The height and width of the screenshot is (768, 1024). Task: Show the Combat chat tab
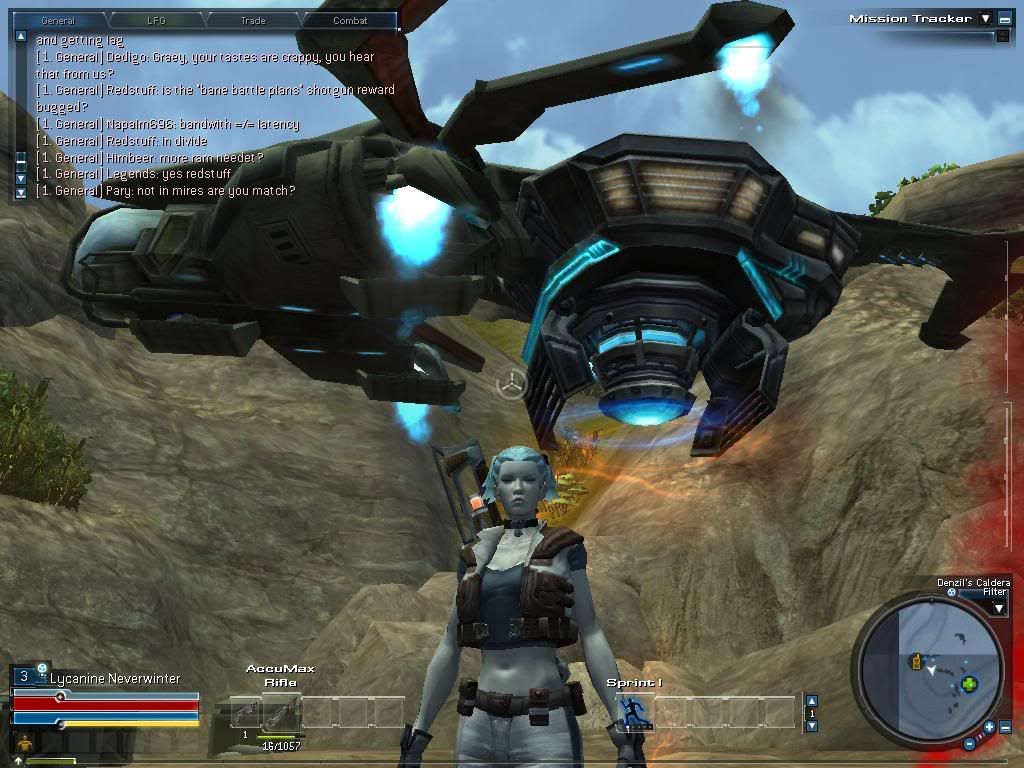coord(350,20)
